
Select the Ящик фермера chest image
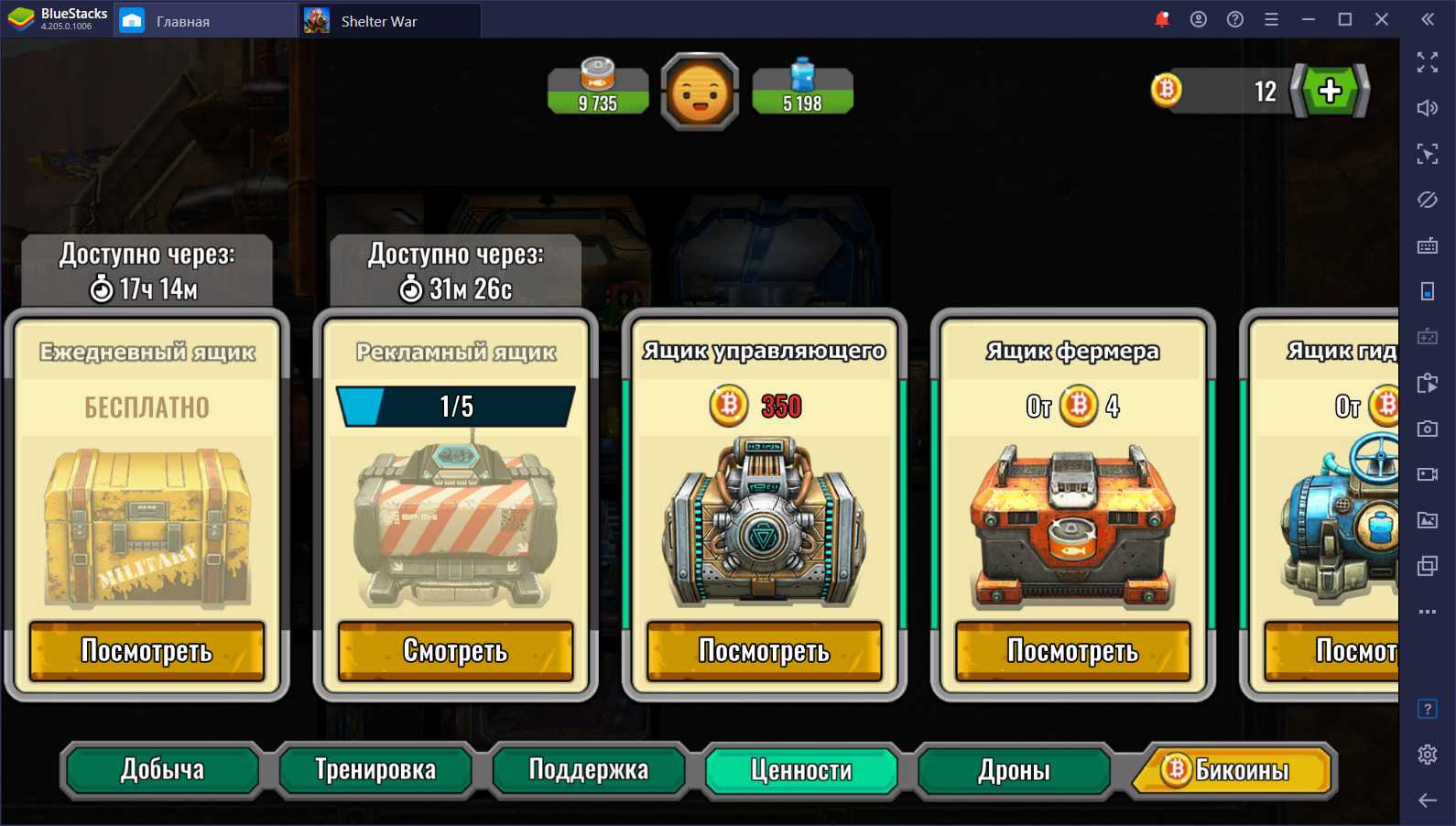pyautogui.click(x=1072, y=527)
